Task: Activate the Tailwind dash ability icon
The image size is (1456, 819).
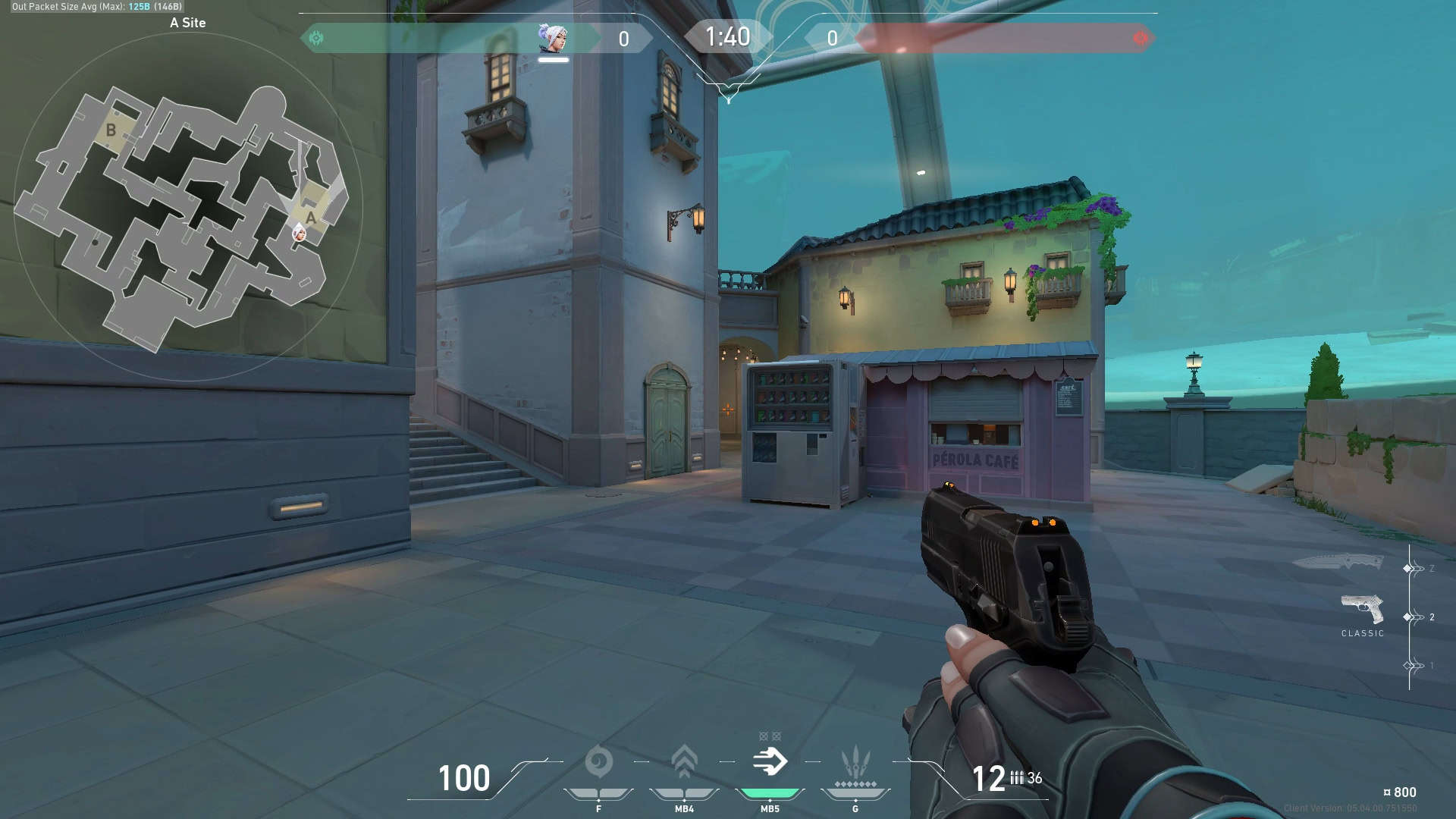Action: tap(770, 762)
